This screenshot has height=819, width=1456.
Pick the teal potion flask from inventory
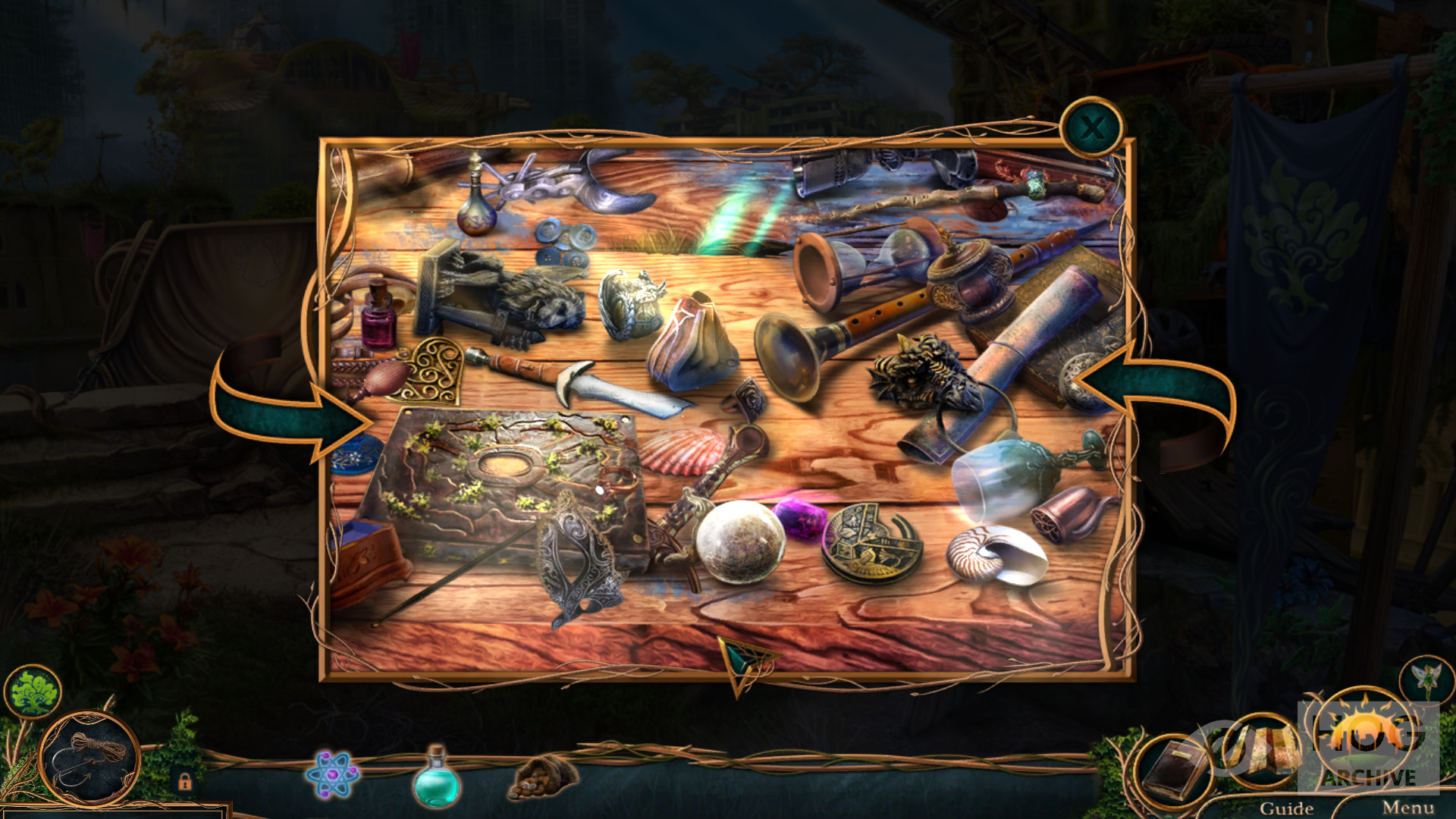click(x=436, y=778)
